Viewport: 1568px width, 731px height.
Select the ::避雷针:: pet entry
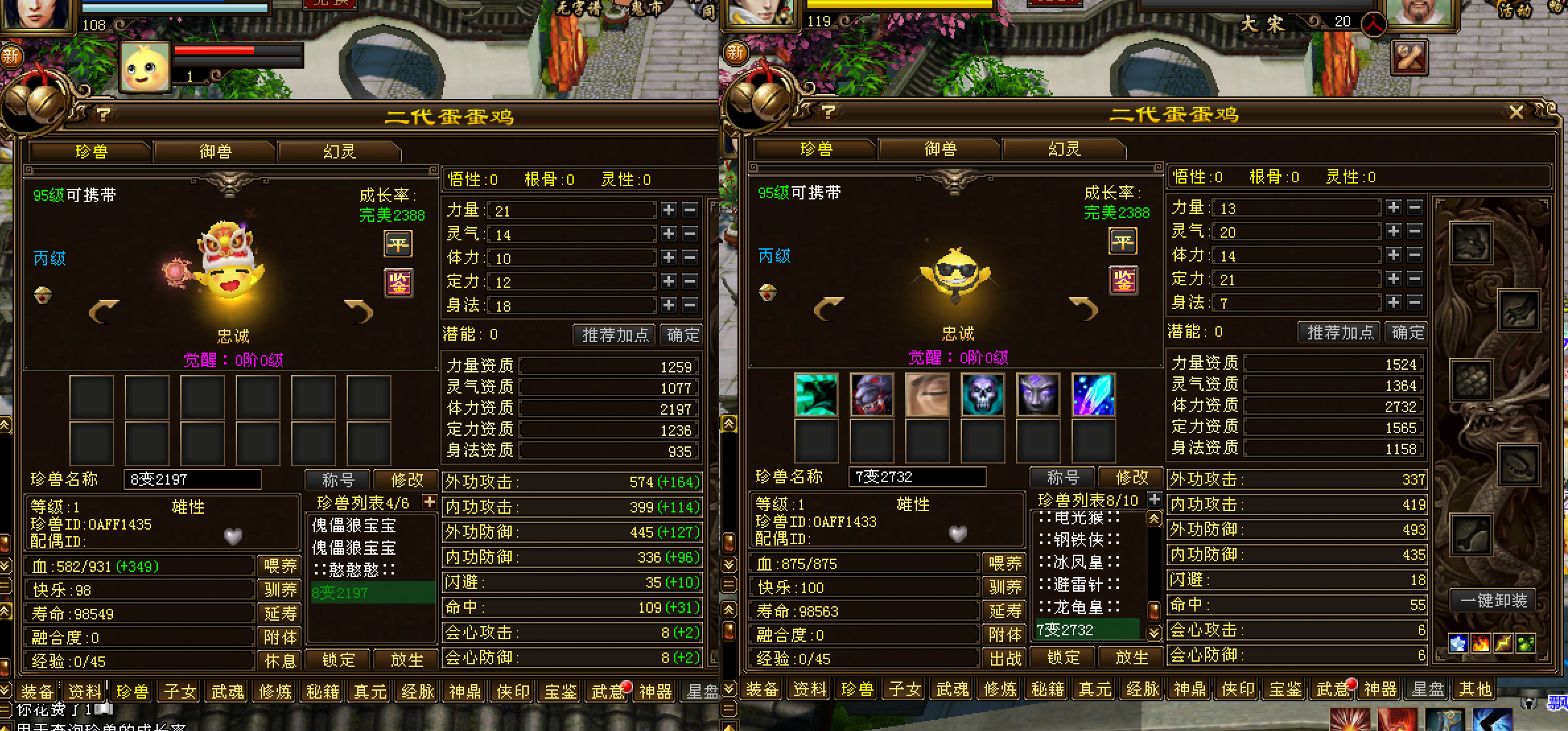(1079, 585)
